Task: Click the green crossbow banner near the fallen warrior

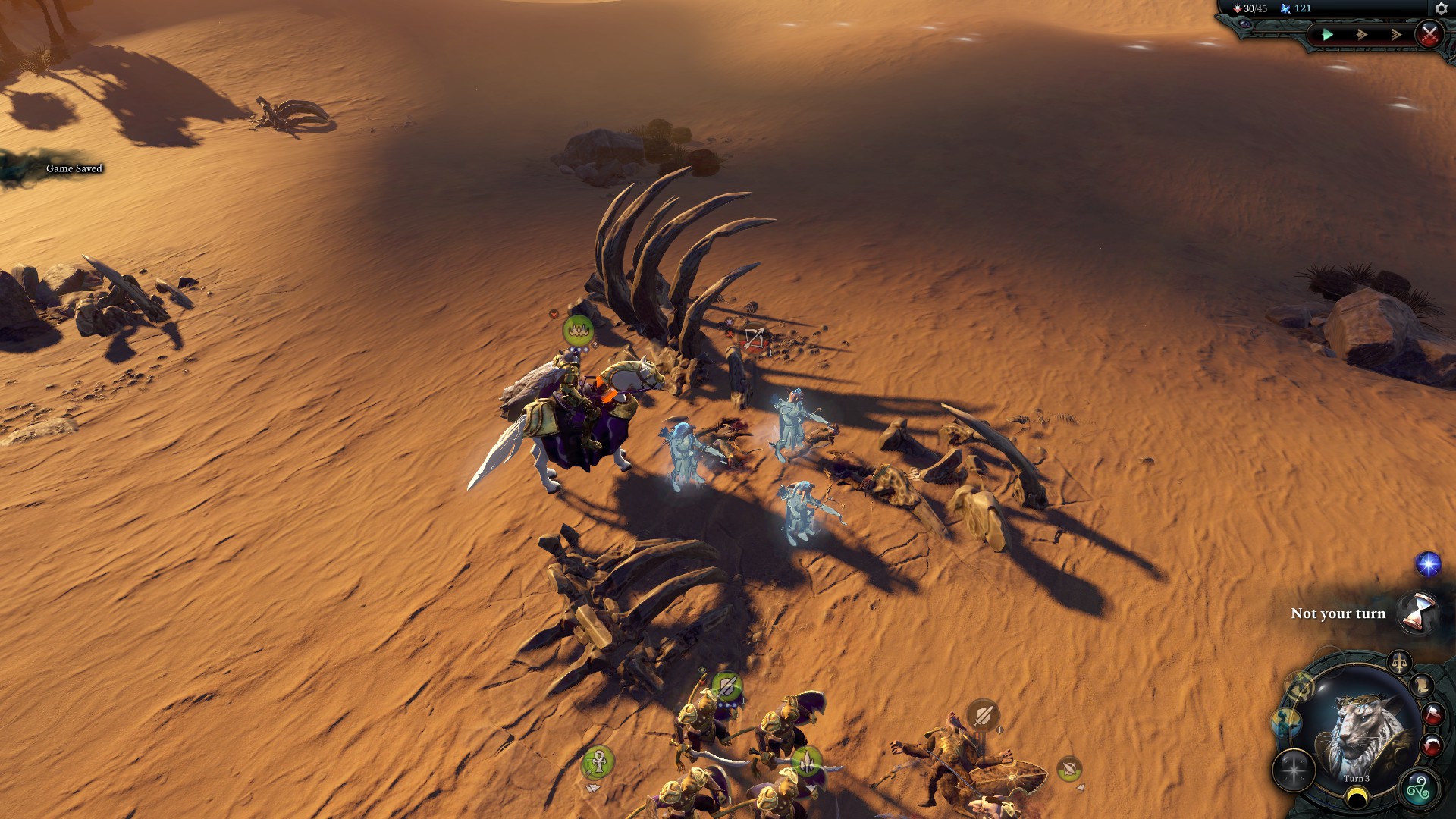Action: 1069,768
